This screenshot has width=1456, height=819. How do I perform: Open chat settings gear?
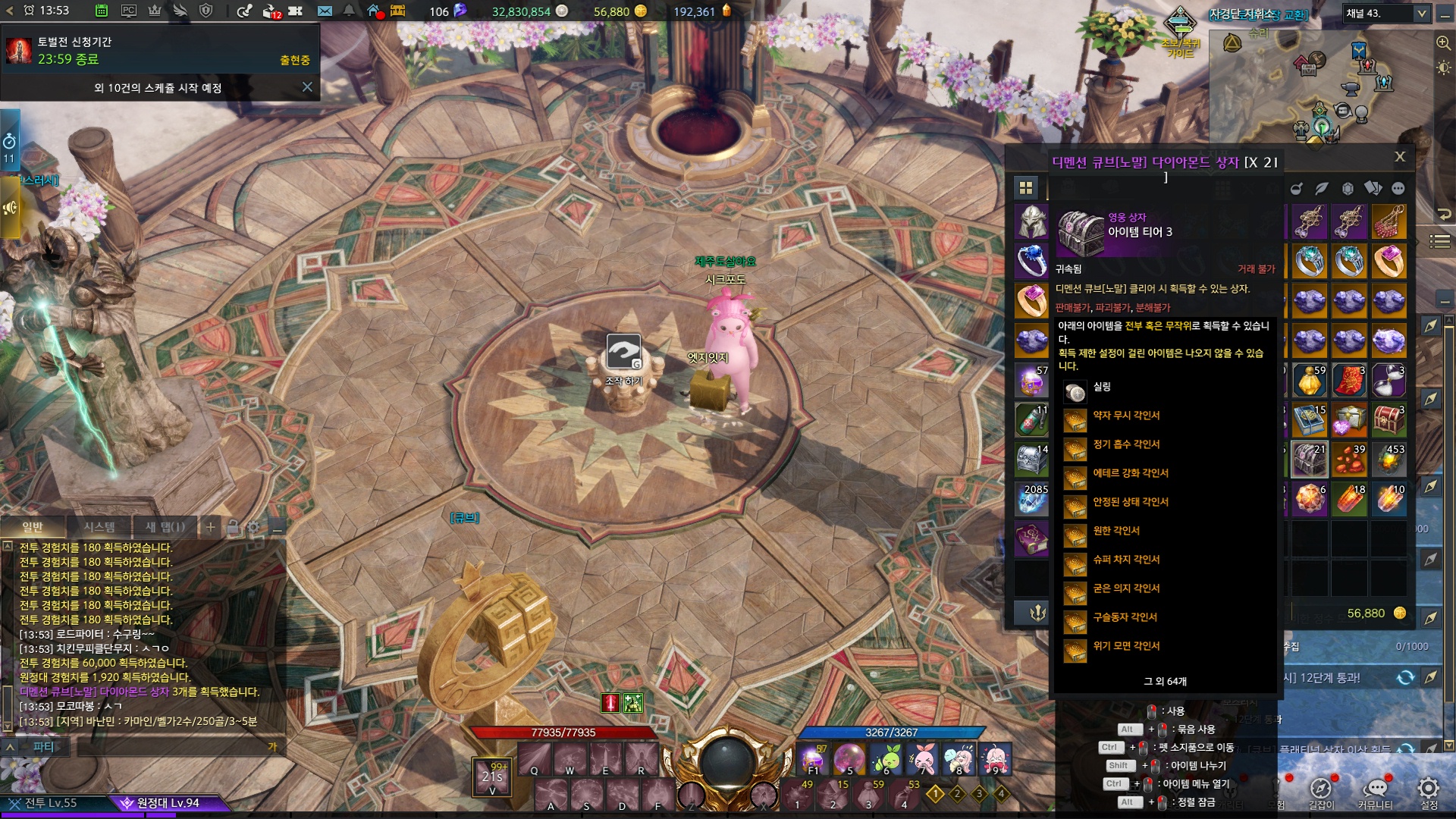pos(253,526)
